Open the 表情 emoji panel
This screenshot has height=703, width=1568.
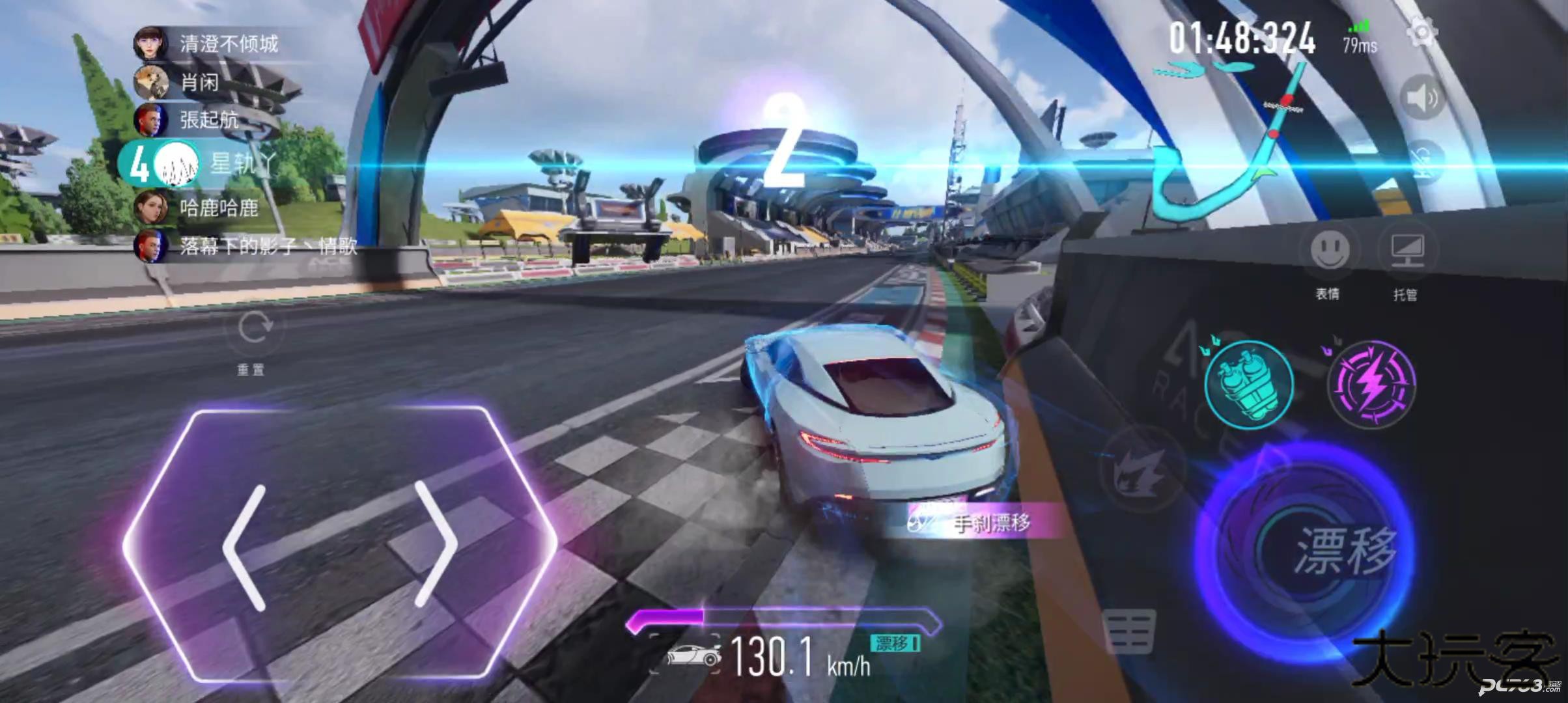1329,250
